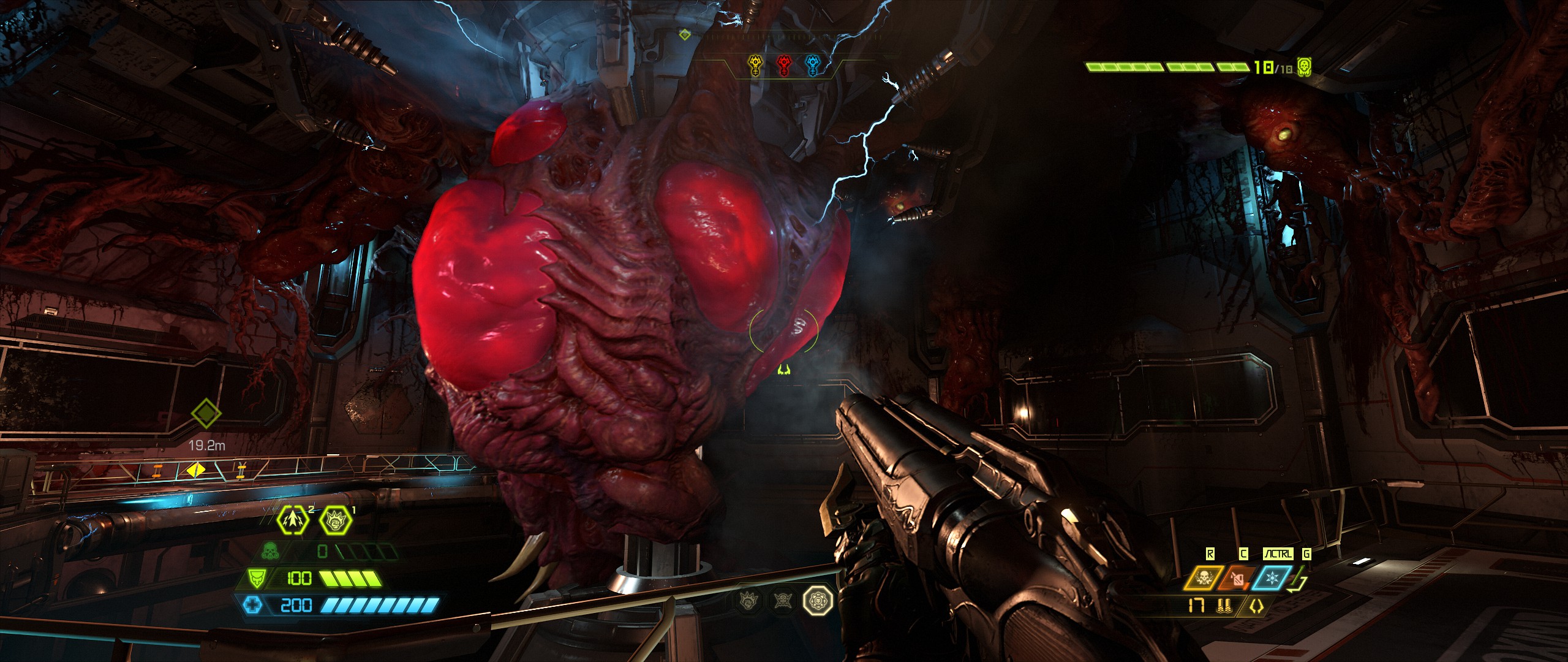Click the weapon mod bracket icon beside ammo
Image resolution: width=1568 pixels, height=662 pixels.
pos(1257,606)
